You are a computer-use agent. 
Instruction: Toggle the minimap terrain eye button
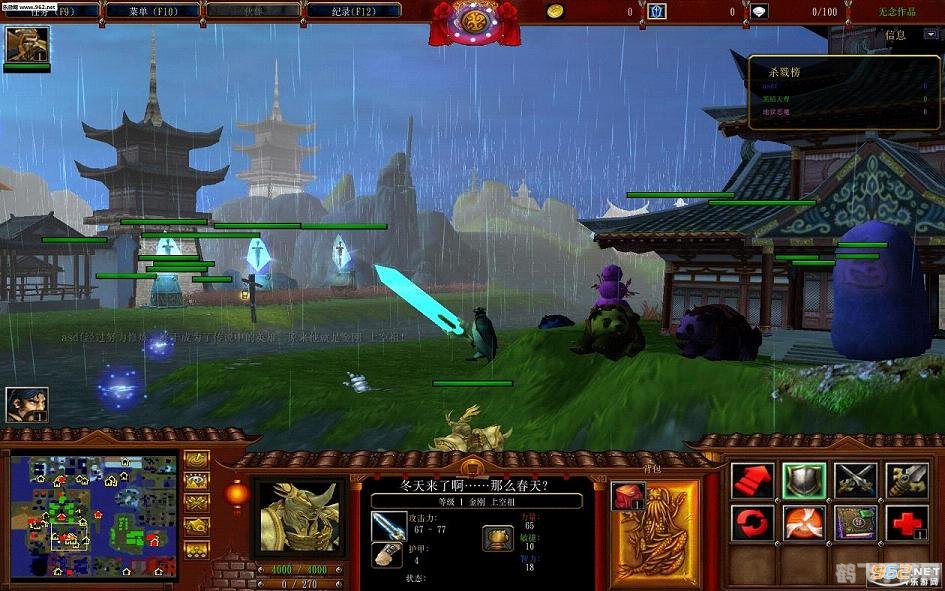[x=196, y=481]
